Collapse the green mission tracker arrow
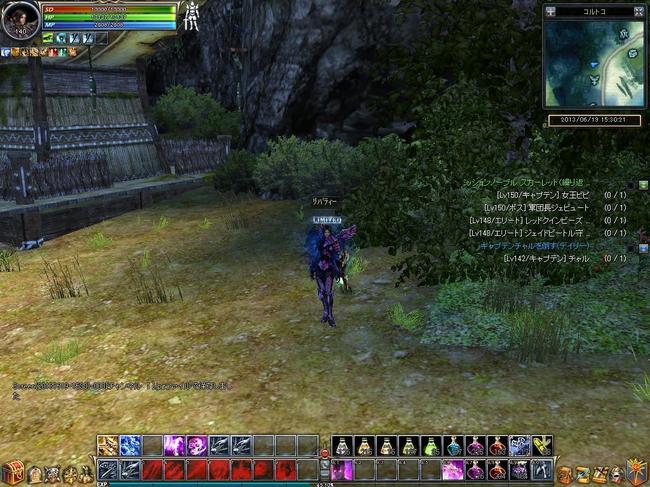The width and height of the screenshot is (650, 487). 643,185
